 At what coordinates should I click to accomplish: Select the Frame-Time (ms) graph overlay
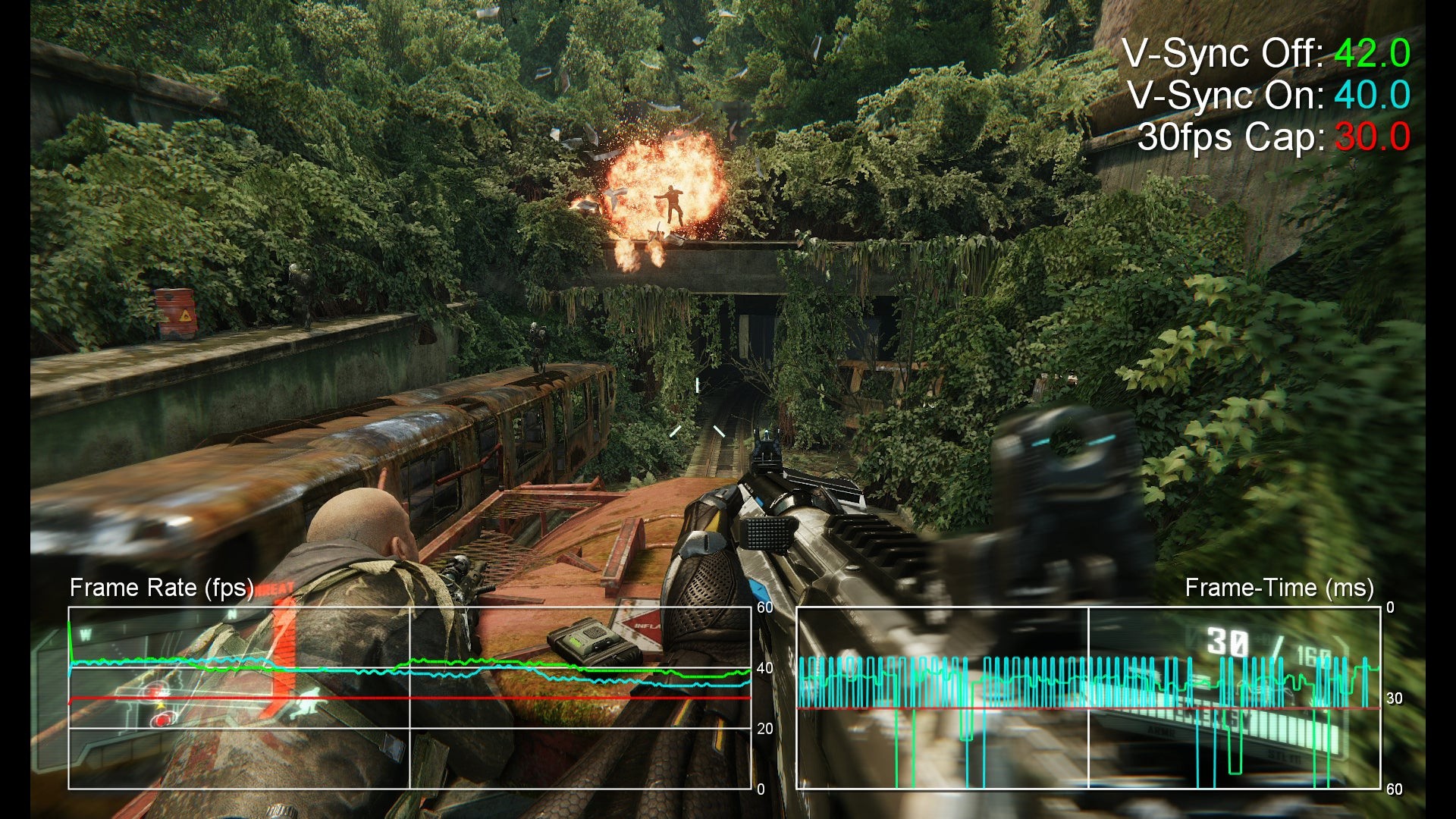pyautogui.click(x=1087, y=698)
